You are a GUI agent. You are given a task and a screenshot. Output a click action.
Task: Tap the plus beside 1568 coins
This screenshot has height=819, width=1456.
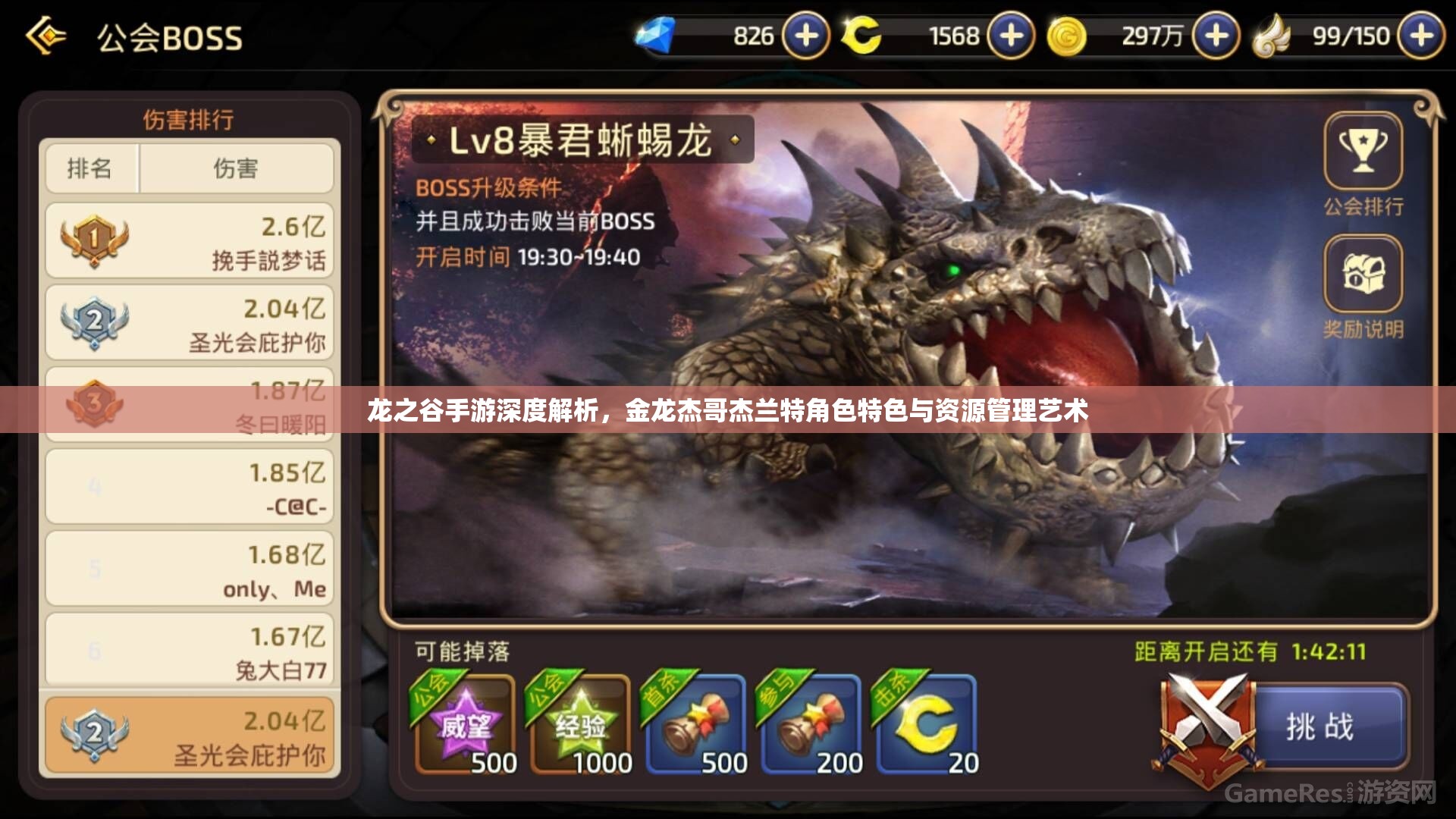tap(1009, 34)
